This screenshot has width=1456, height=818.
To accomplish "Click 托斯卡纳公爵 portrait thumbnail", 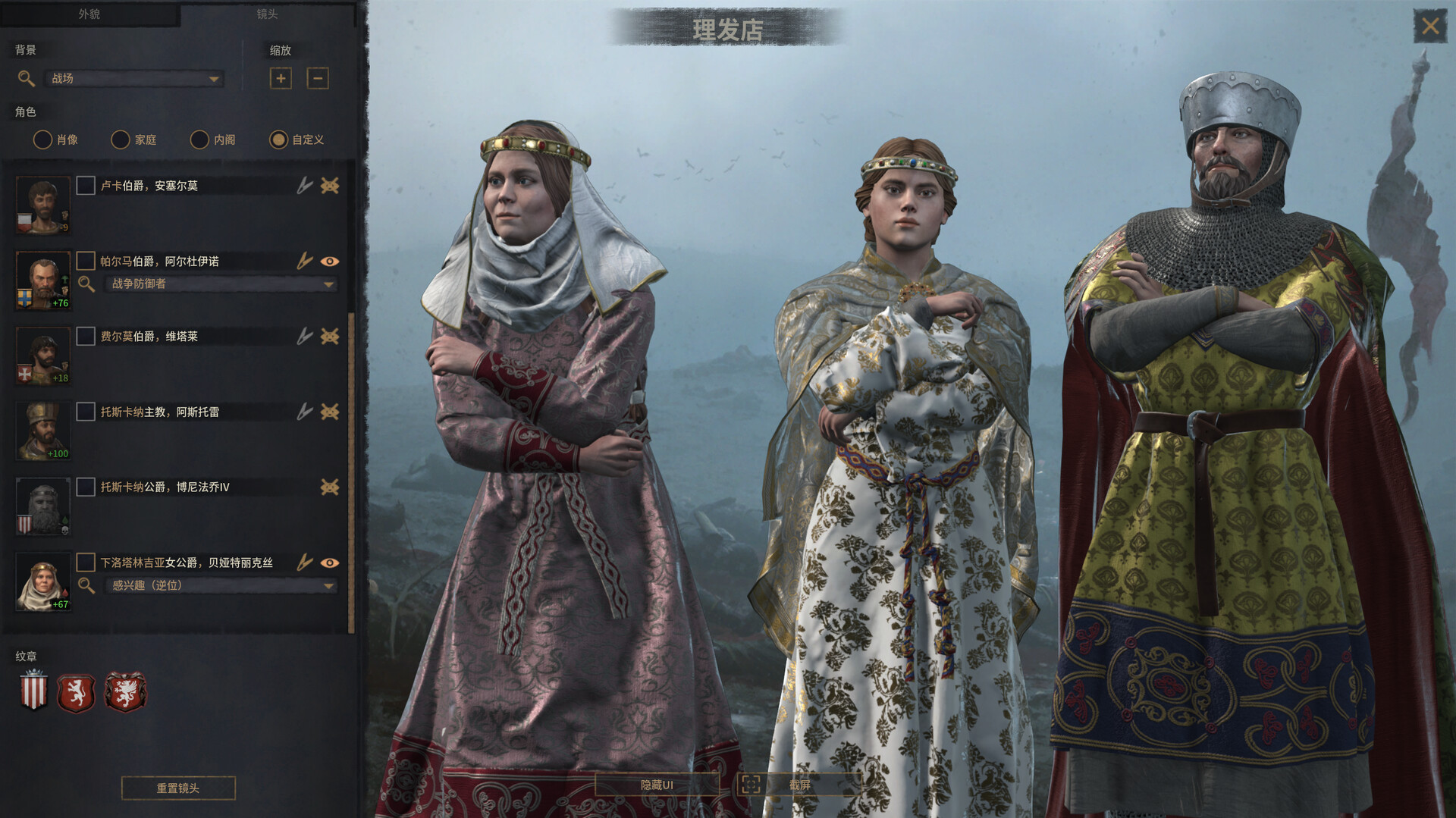I will coord(42,506).
